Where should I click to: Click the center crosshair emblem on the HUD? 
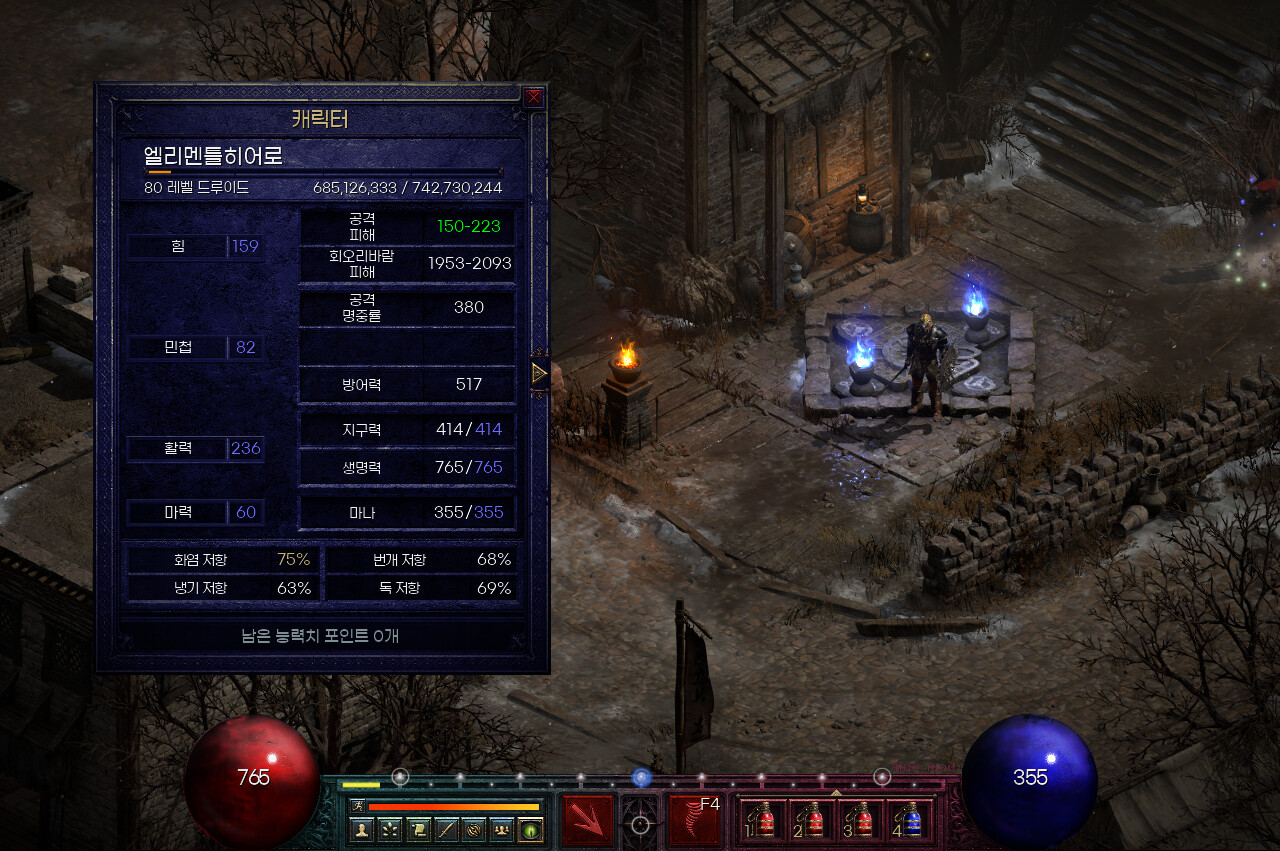[x=641, y=824]
